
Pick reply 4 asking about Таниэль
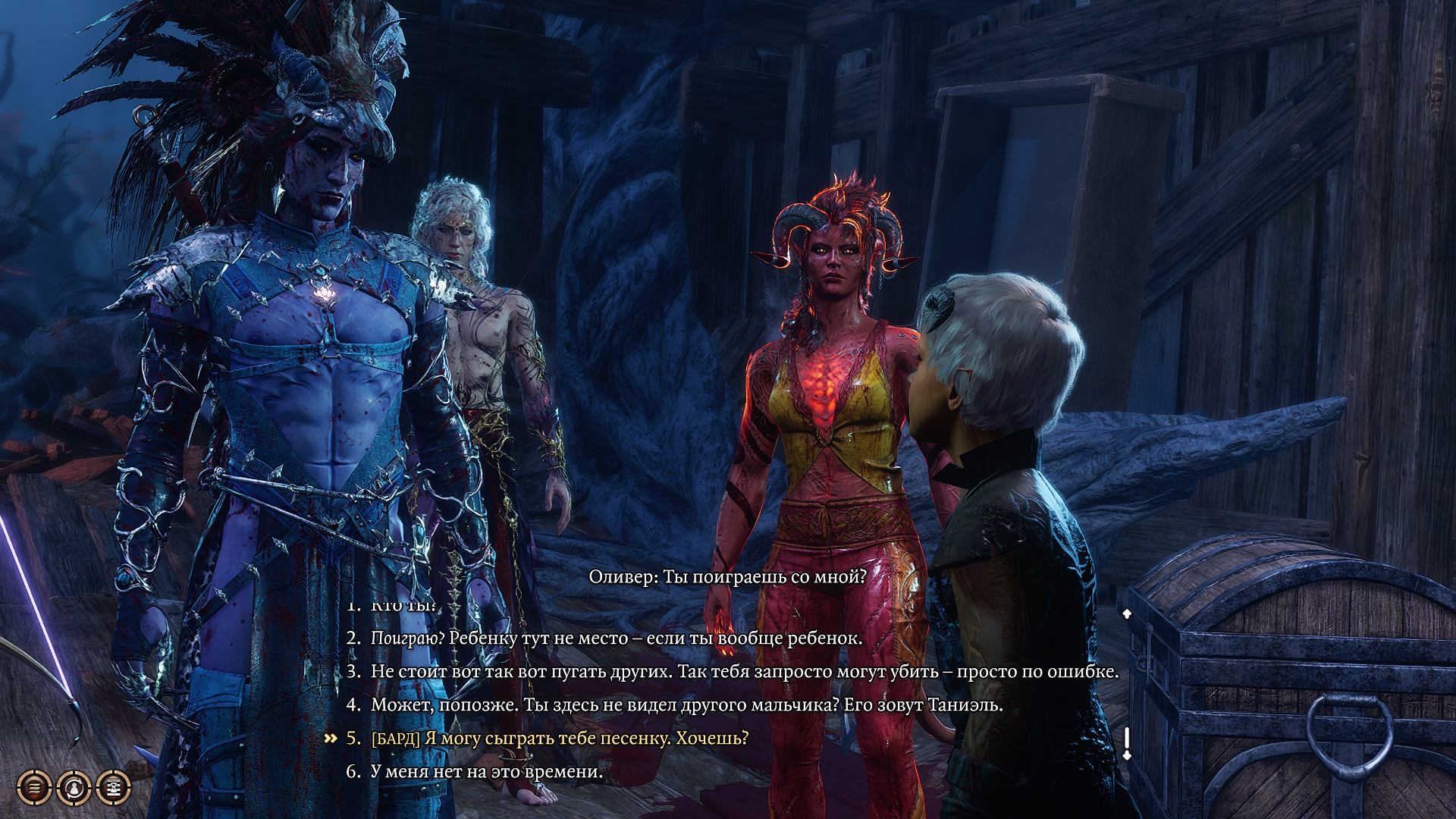(686, 705)
